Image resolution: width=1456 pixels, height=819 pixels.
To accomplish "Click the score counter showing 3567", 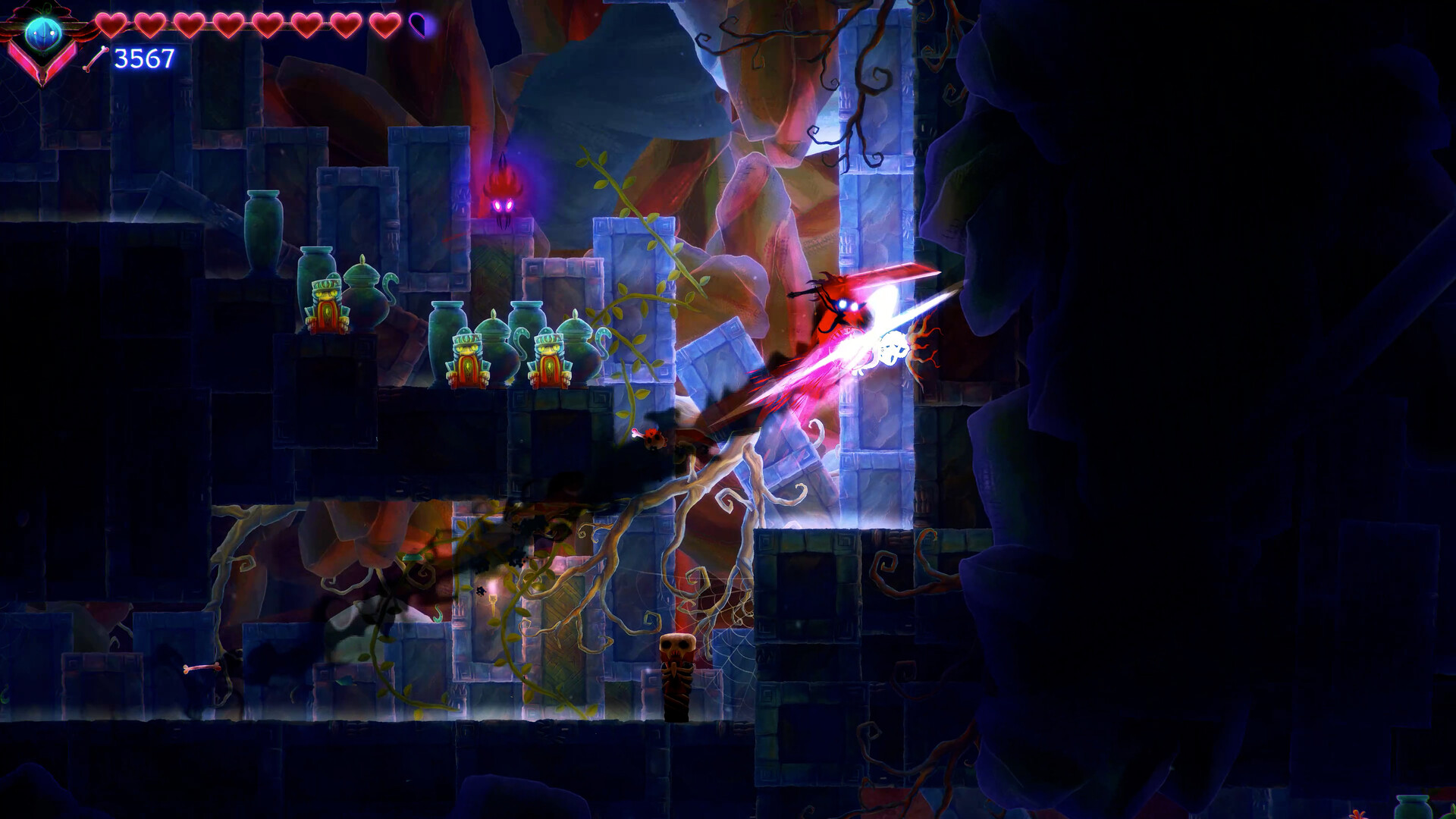I will click(x=143, y=59).
